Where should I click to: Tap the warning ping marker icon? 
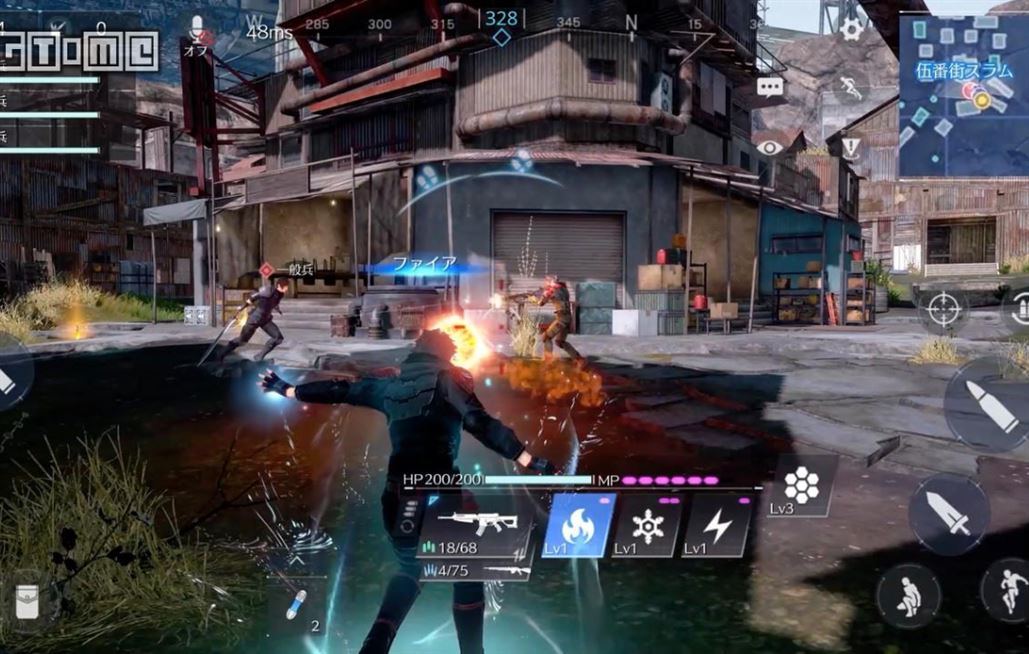click(851, 148)
